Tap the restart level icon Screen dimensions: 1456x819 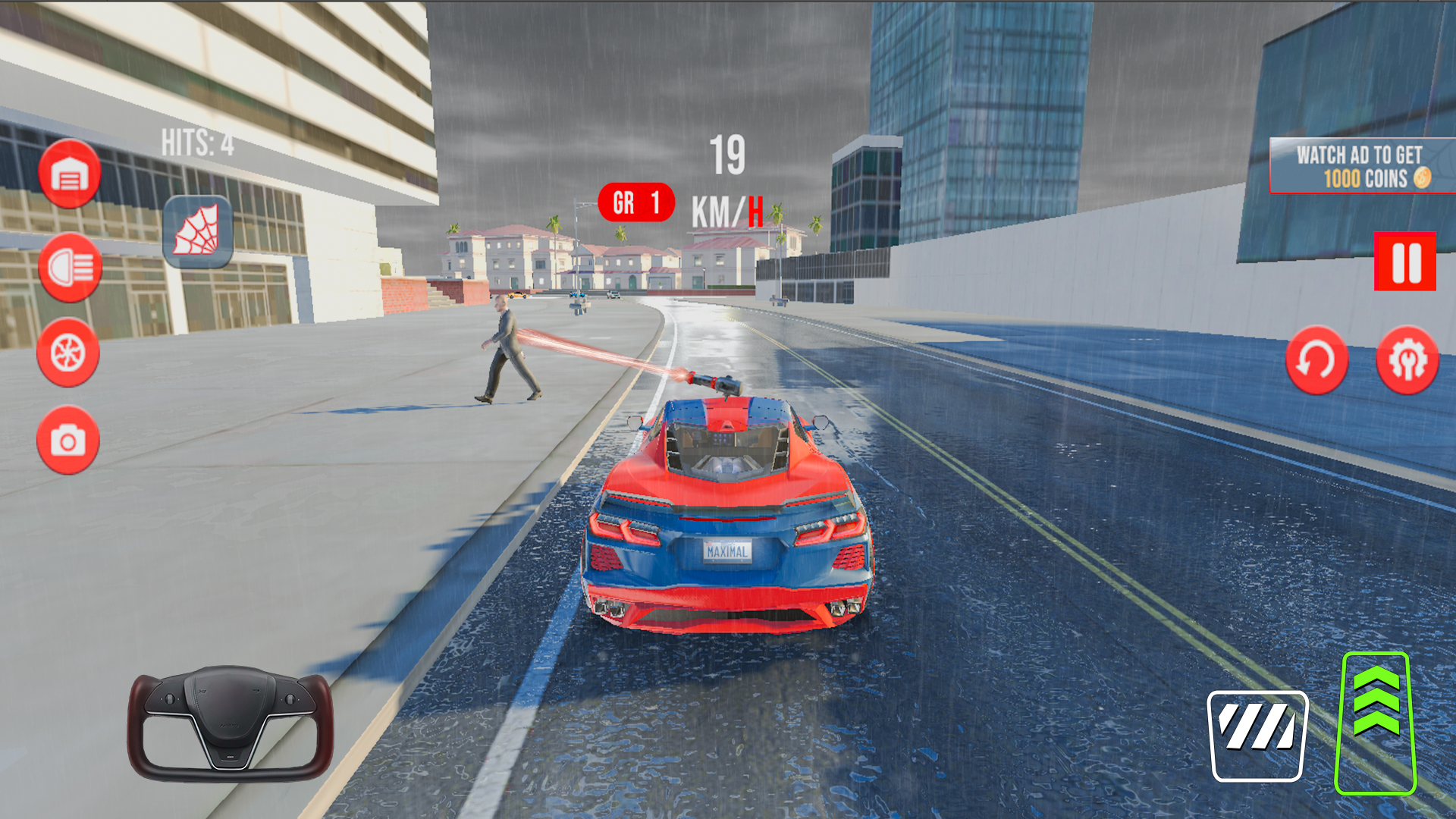point(1318,360)
